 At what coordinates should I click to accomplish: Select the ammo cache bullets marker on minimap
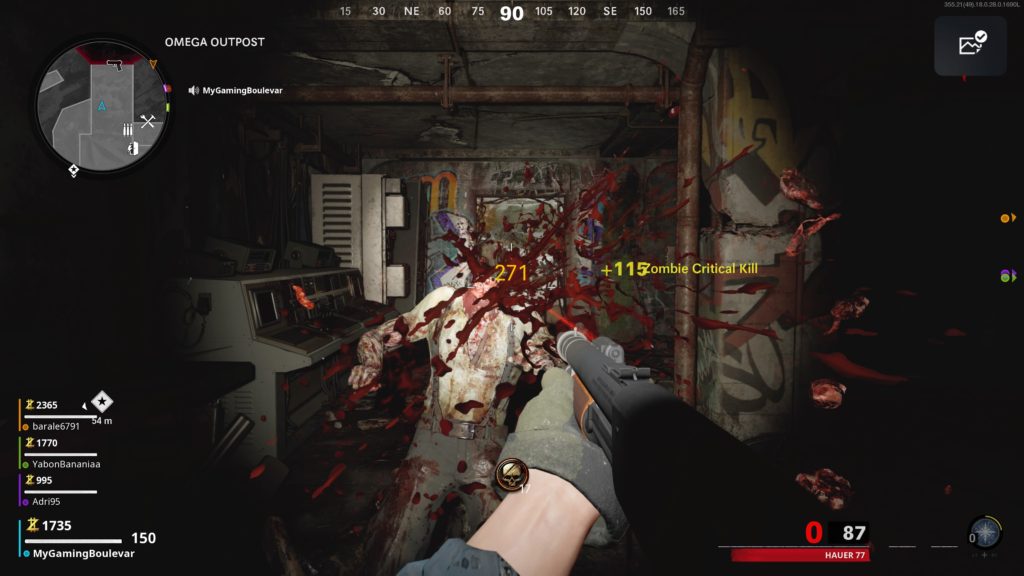[x=127, y=129]
